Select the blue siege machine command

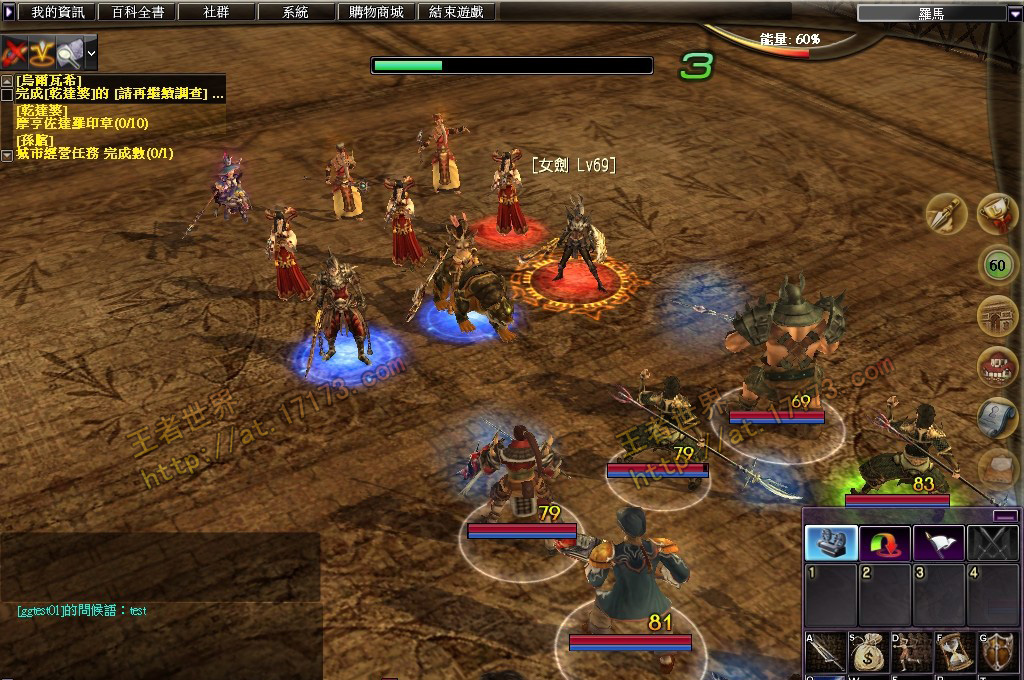(x=831, y=543)
